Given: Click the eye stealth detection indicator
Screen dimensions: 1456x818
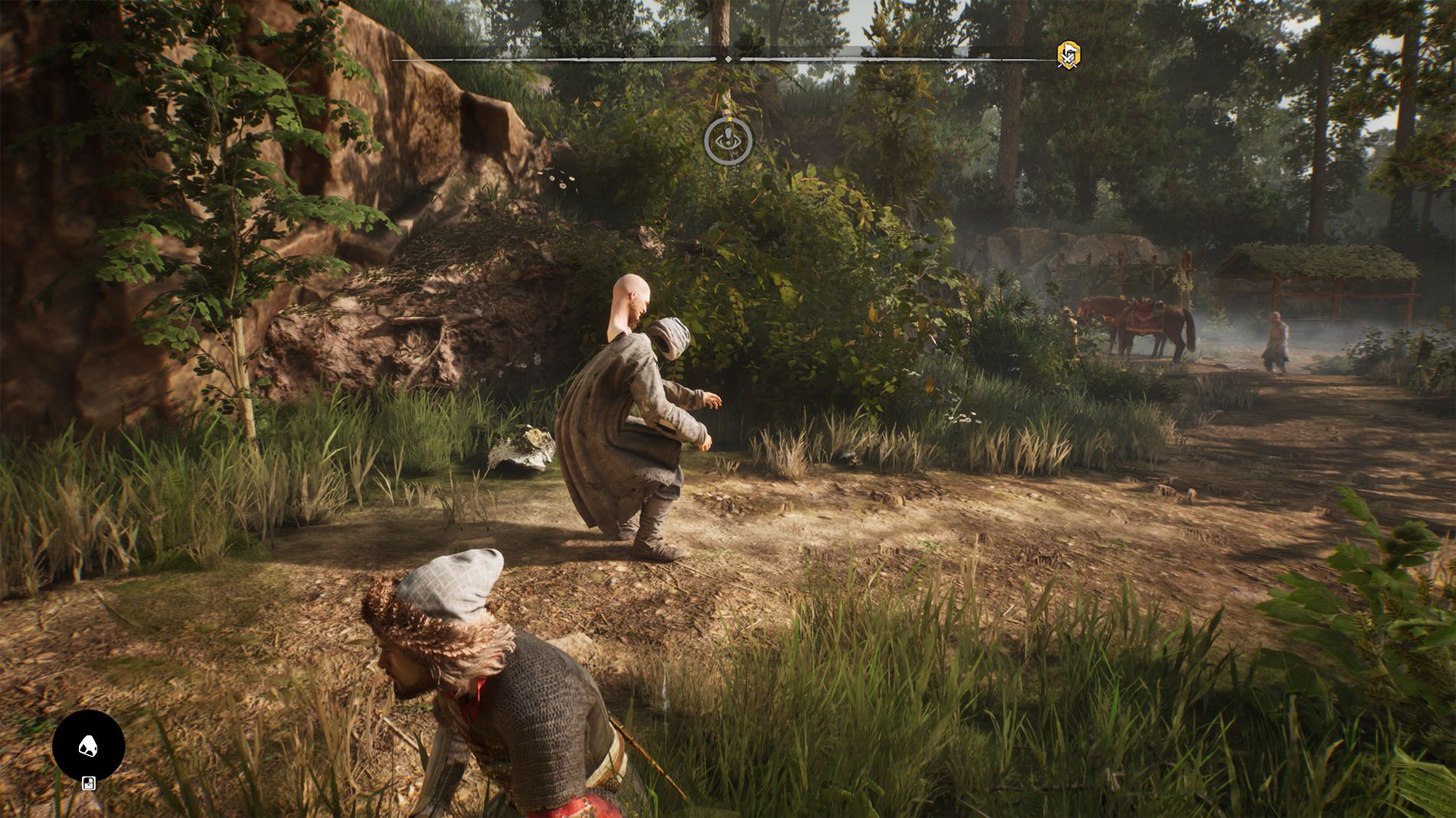Looking at the screenshot, I should tap(728, 141).
